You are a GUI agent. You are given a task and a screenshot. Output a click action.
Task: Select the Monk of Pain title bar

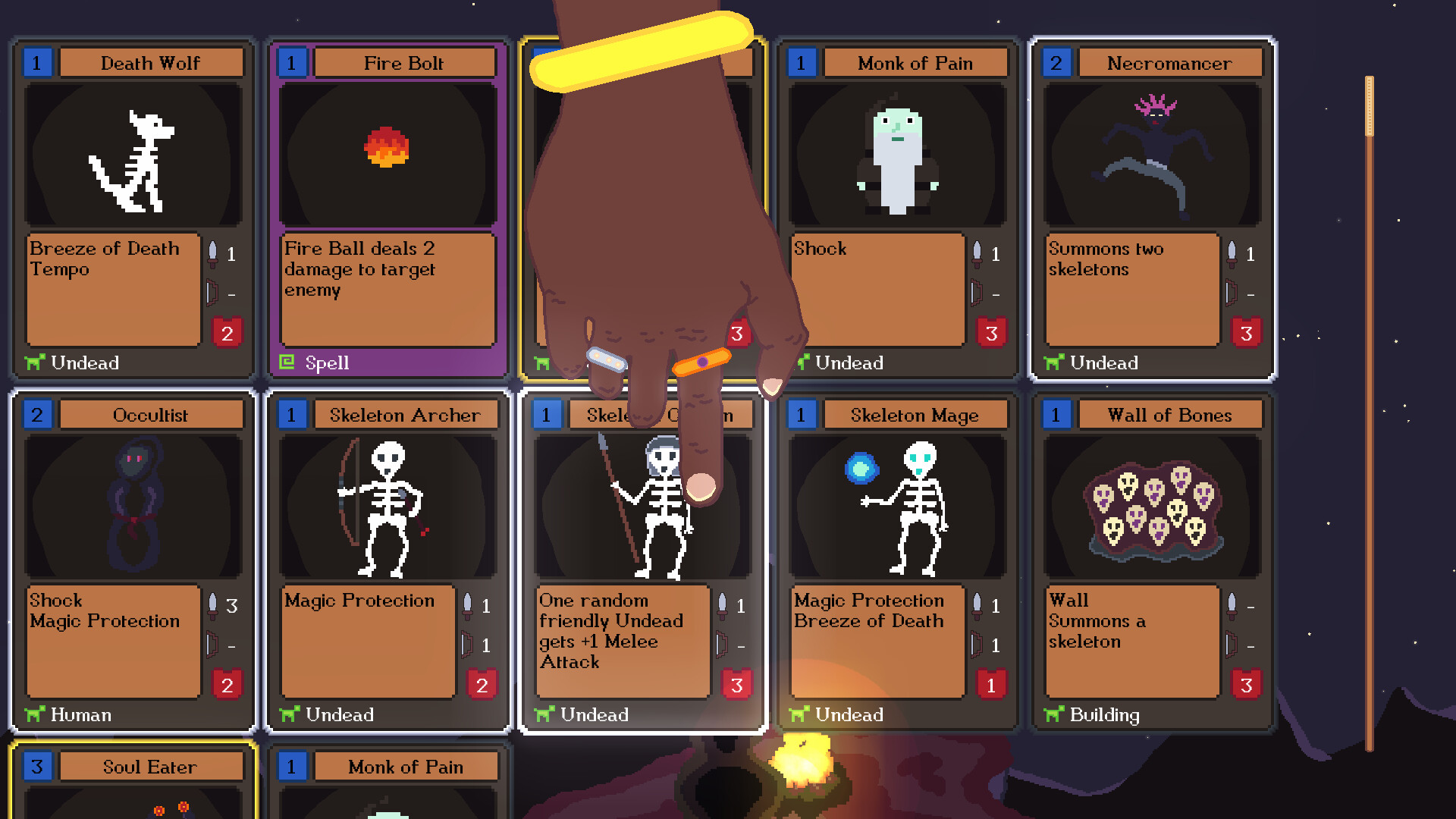click(x=915, y=63)
